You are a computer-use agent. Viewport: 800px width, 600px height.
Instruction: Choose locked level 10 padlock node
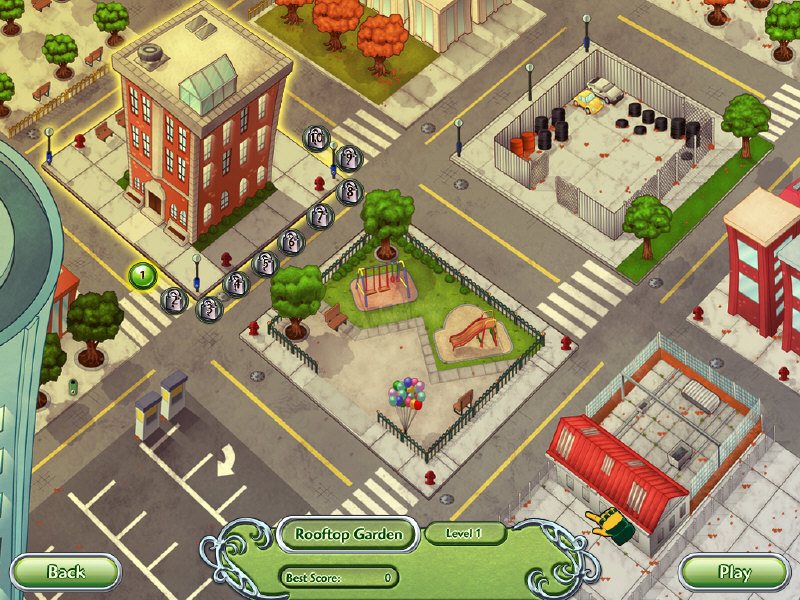pyautogui.click(x=316, y=139)
